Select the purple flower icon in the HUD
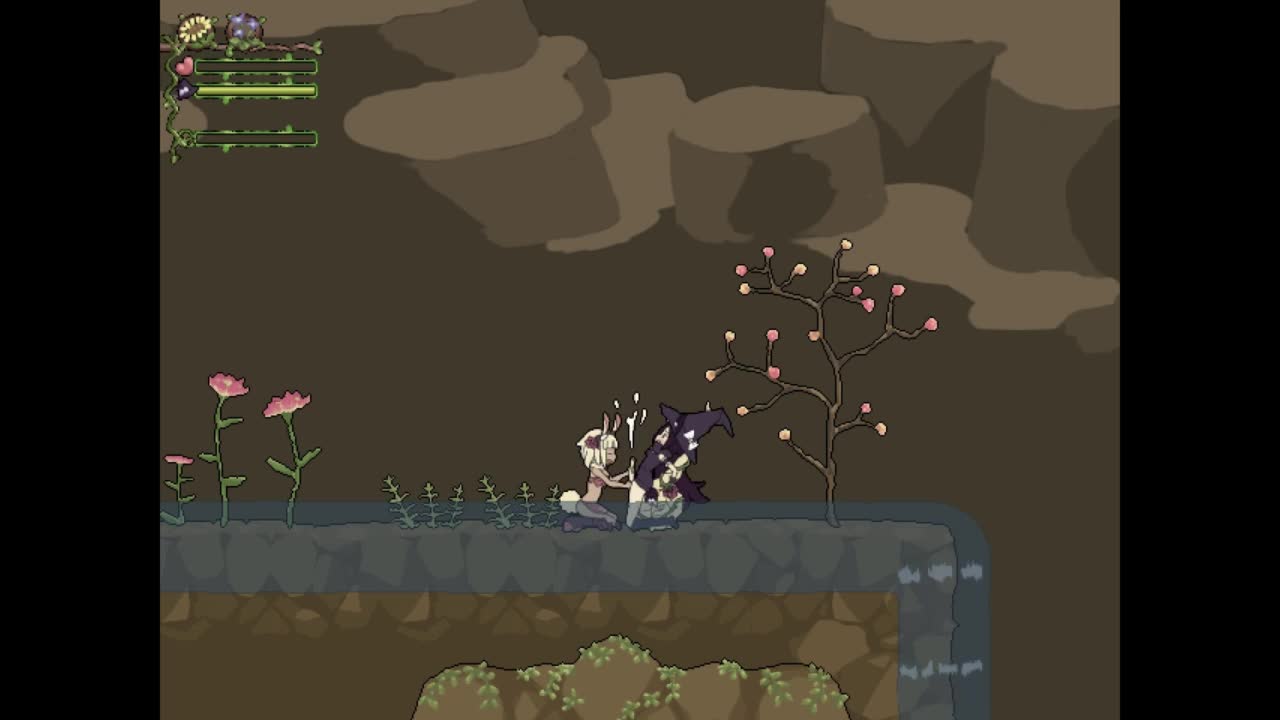Image resolution: width=1280 pixels, height=720 pixels. point(243,27)
